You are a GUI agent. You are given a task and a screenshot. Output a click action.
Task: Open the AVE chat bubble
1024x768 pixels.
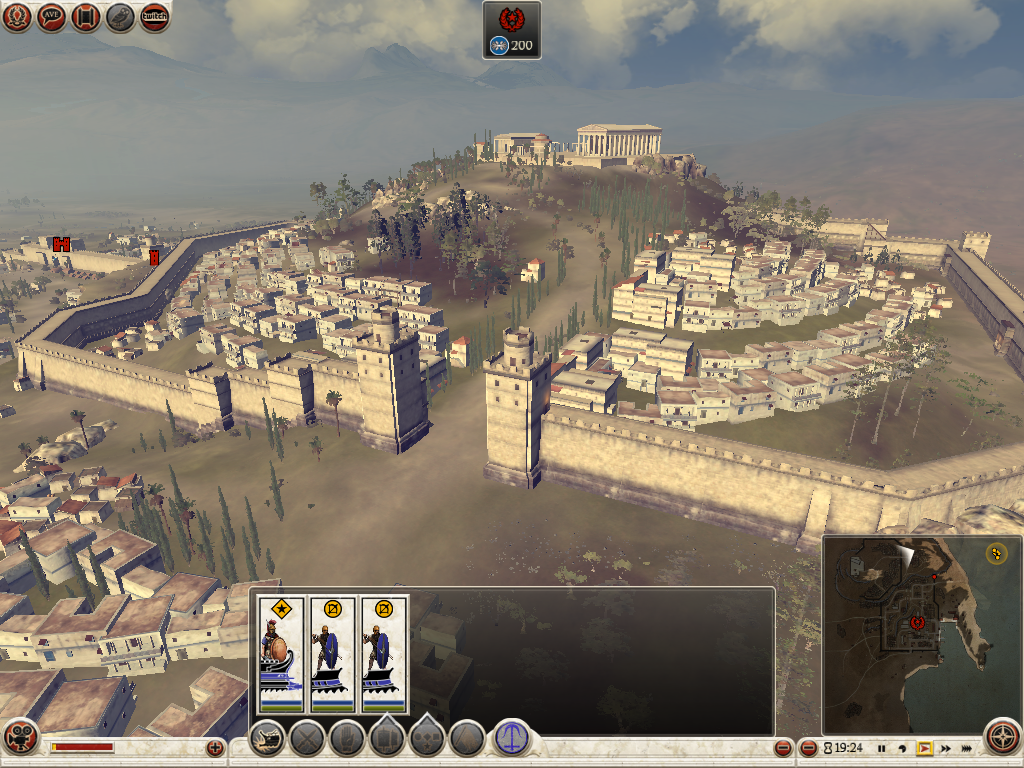(52, 17)
